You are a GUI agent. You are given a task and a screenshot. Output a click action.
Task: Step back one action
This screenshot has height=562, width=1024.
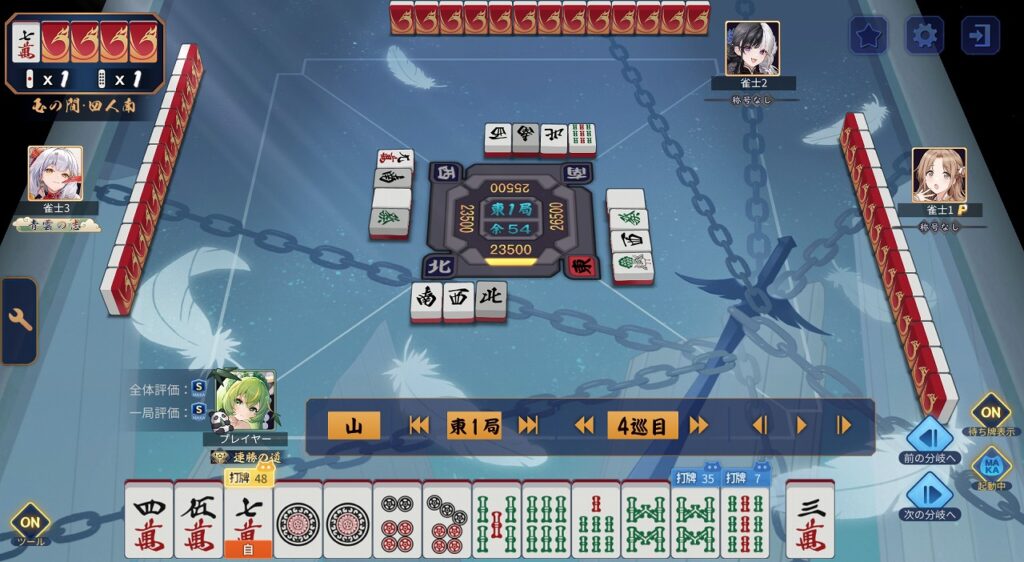tap(759, 426)
